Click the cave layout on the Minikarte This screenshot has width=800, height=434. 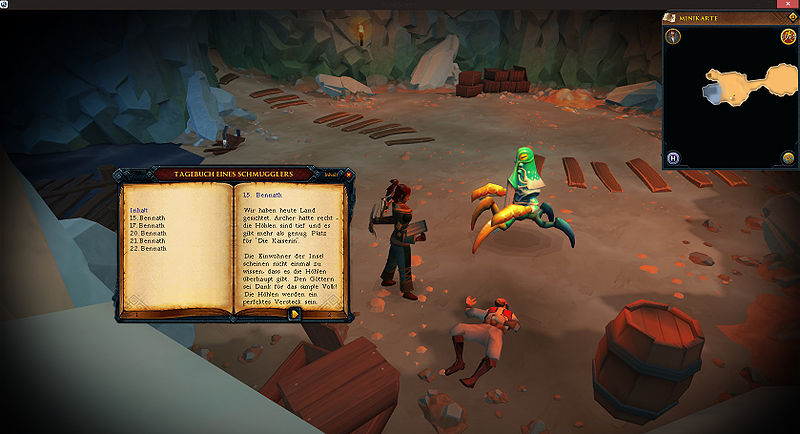click(x=745, y=85)
